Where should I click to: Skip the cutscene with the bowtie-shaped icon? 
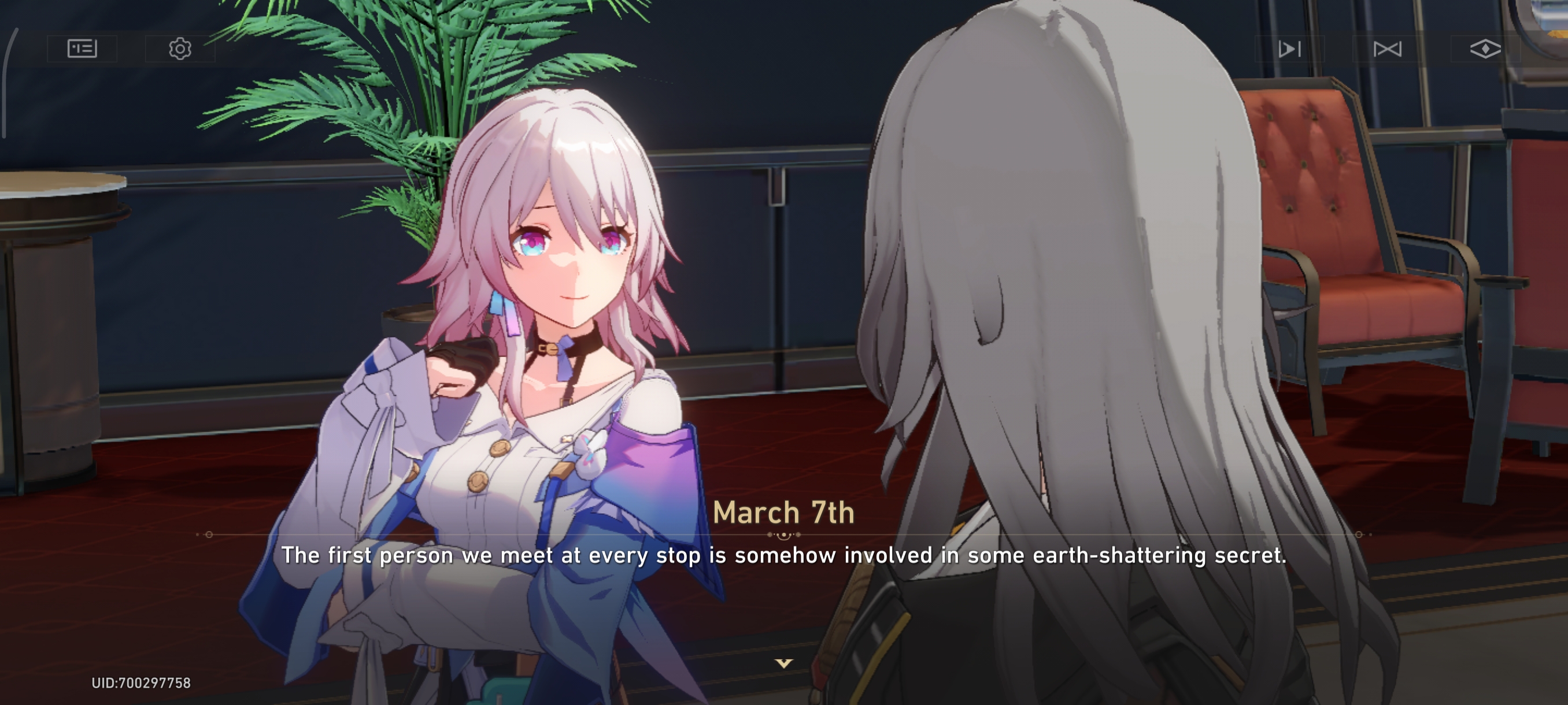[1387, 49]
